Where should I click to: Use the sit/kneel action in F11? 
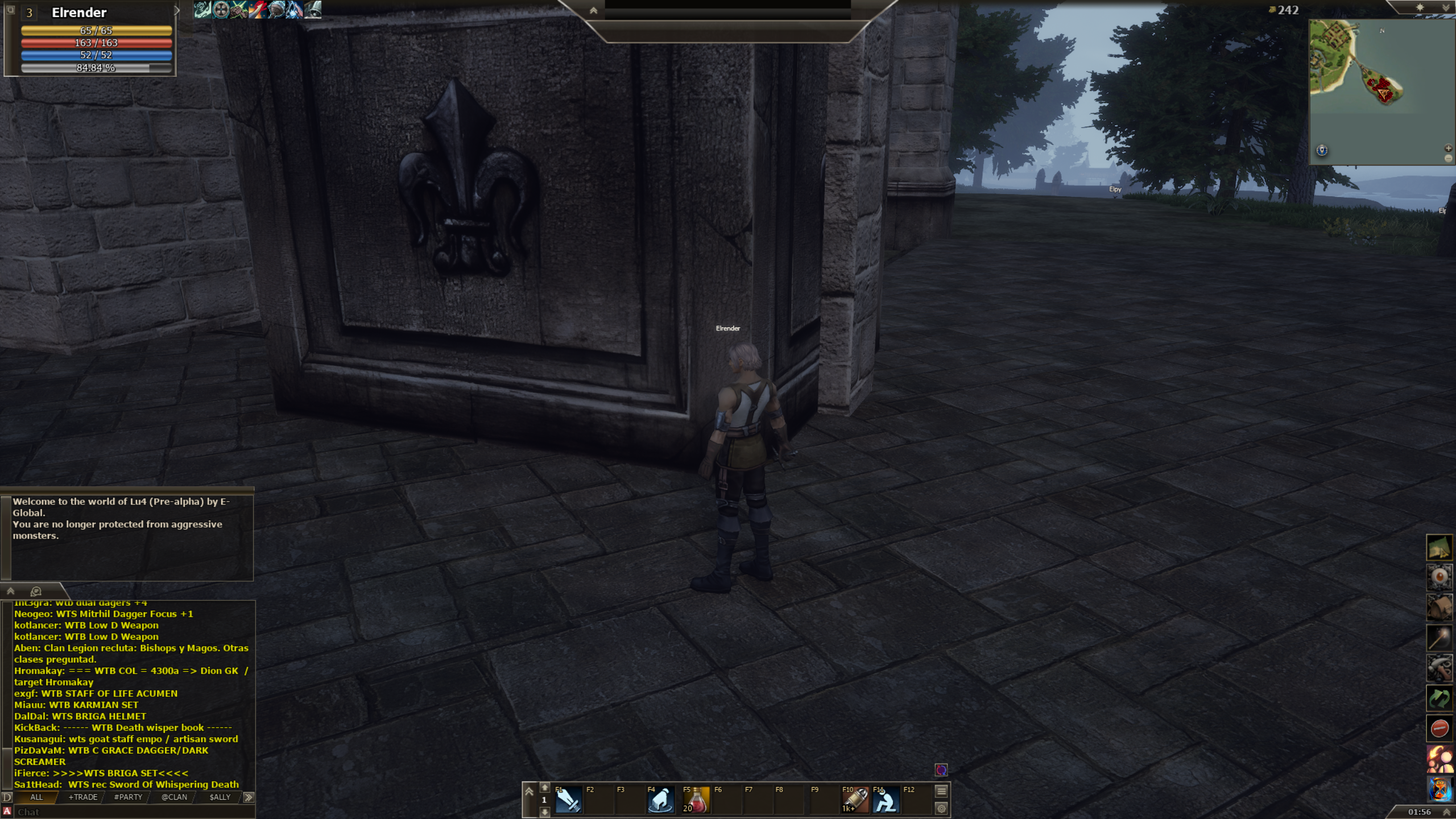pos(886,801)
